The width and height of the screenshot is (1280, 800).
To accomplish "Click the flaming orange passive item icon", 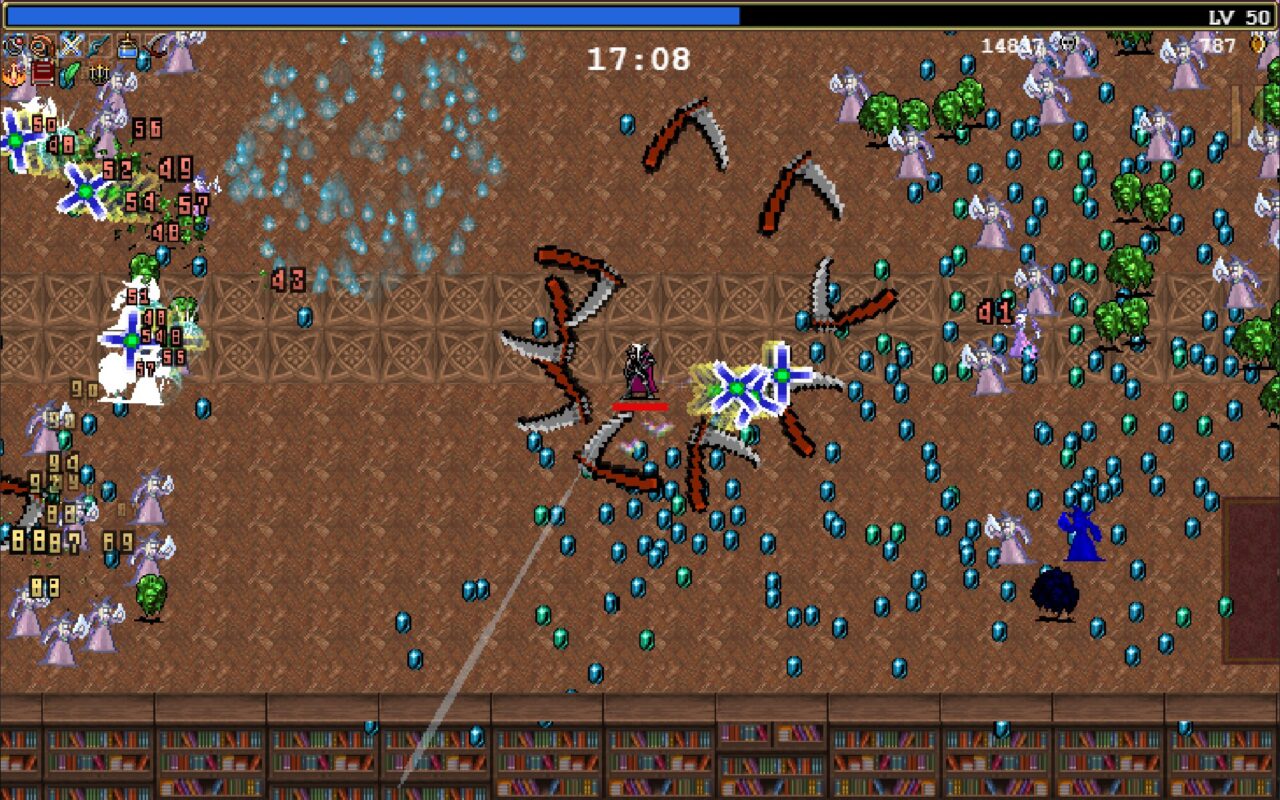I will 15,73.
